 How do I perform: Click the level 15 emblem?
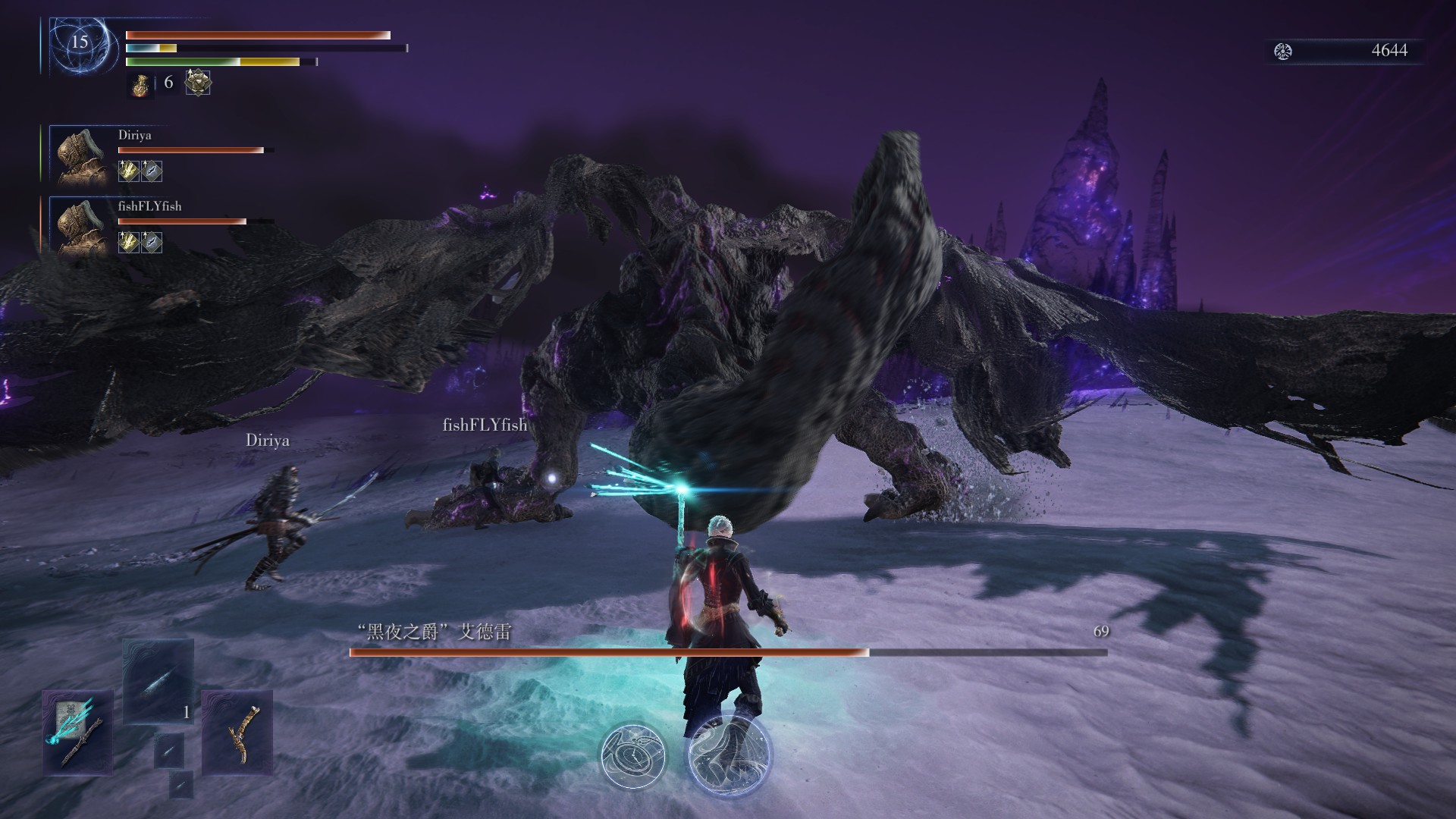80,42
